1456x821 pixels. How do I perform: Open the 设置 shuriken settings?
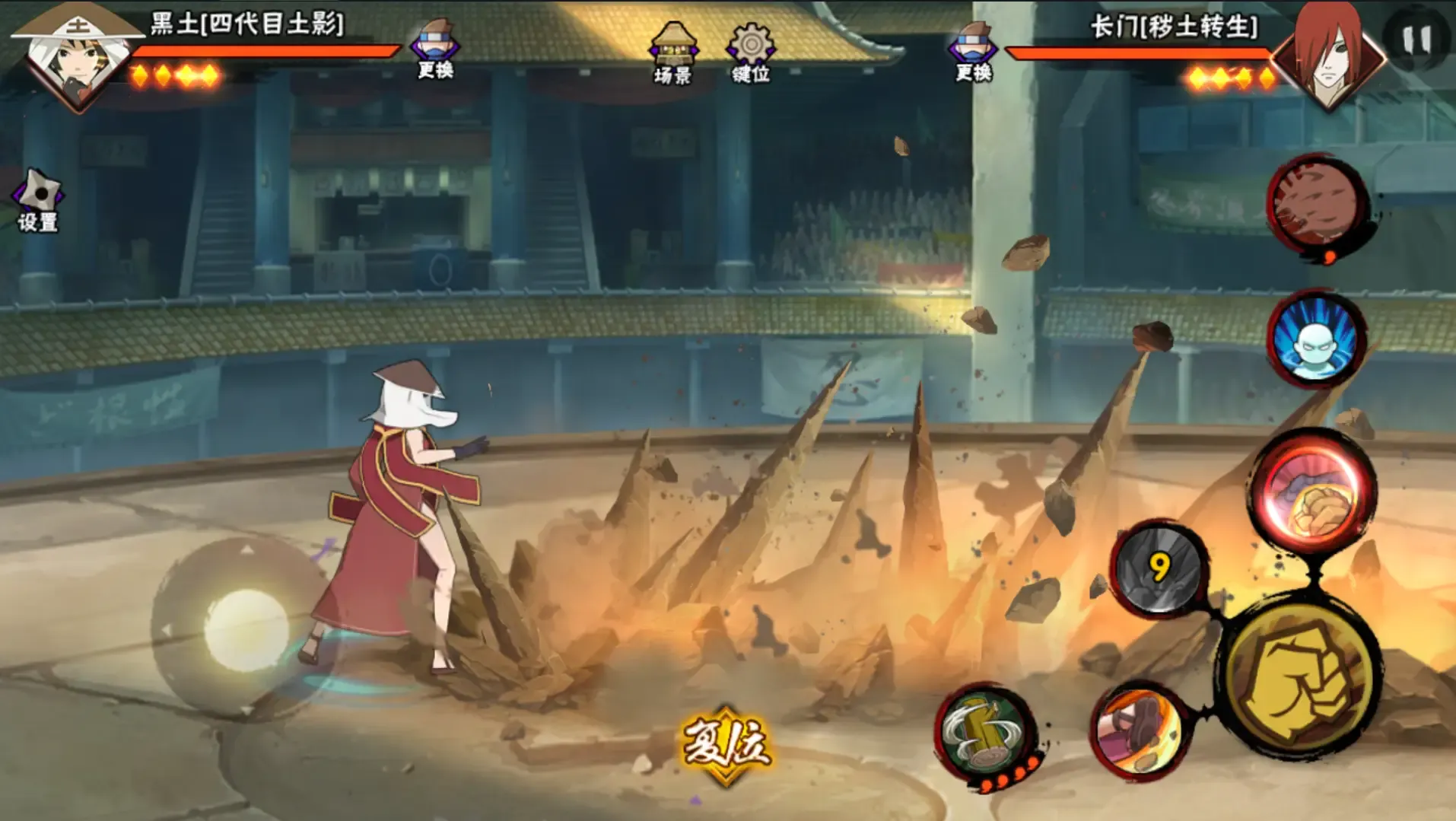click(x=38, y=201)
